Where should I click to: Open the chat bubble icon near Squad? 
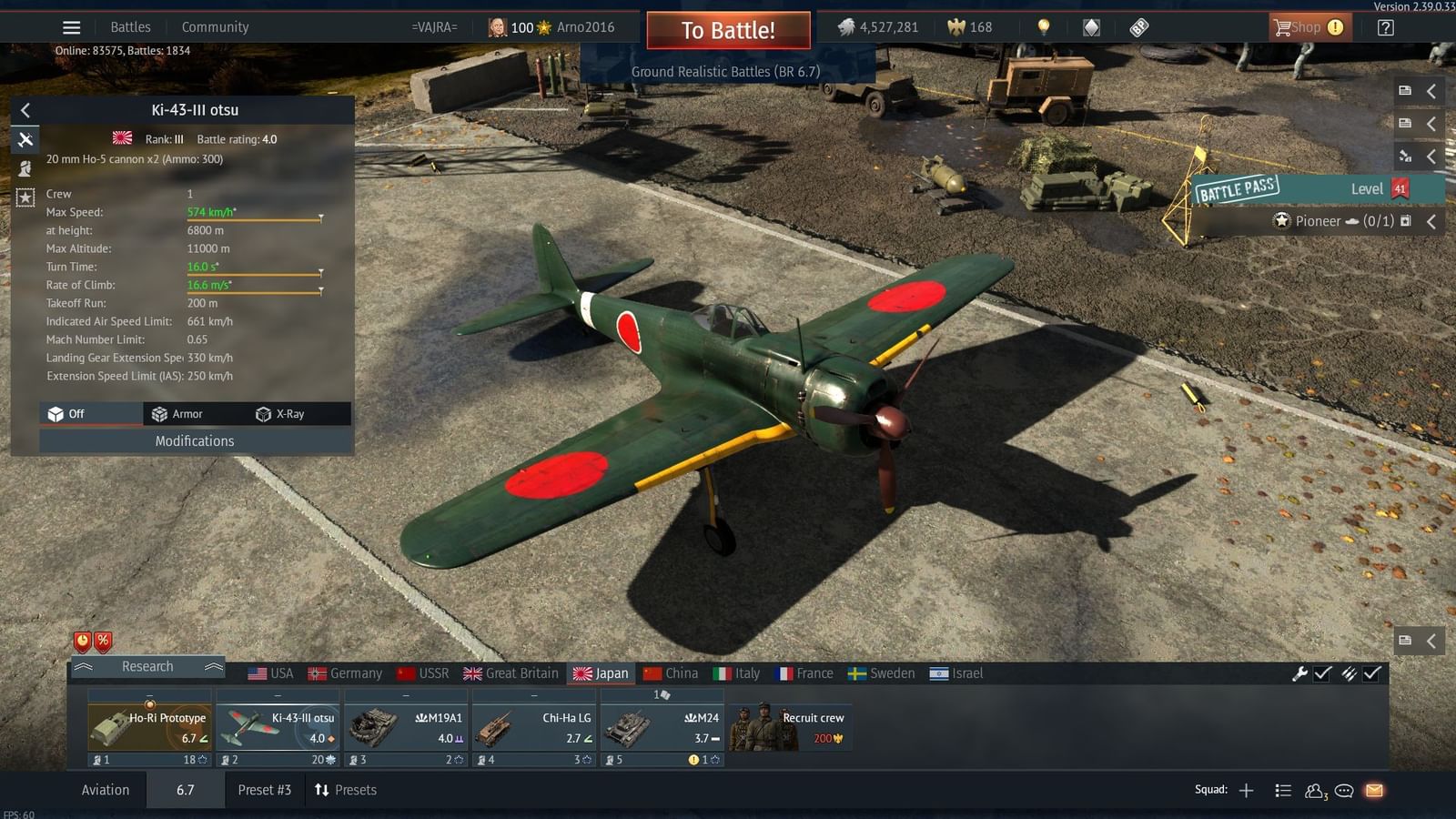pyautogui.click(x=1344, y=790)
